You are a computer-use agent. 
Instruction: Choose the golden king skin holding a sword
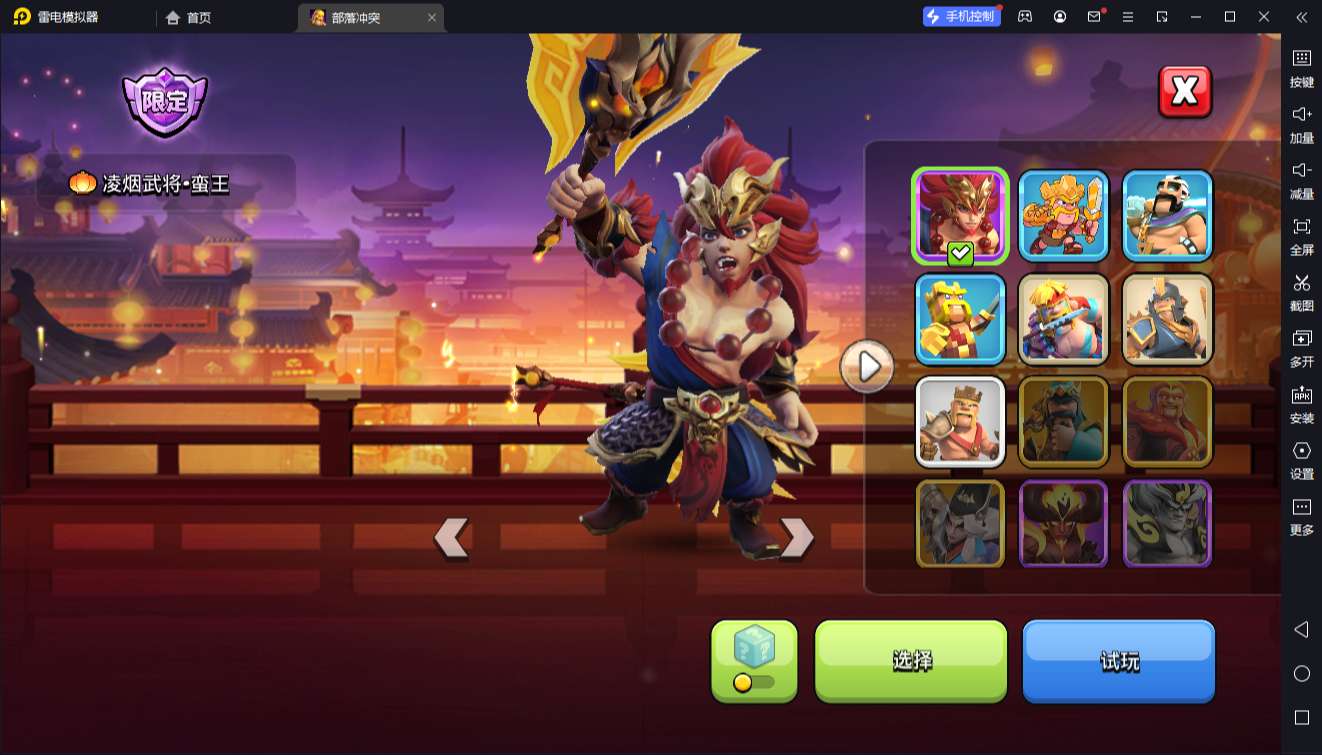pos(1064,215)
